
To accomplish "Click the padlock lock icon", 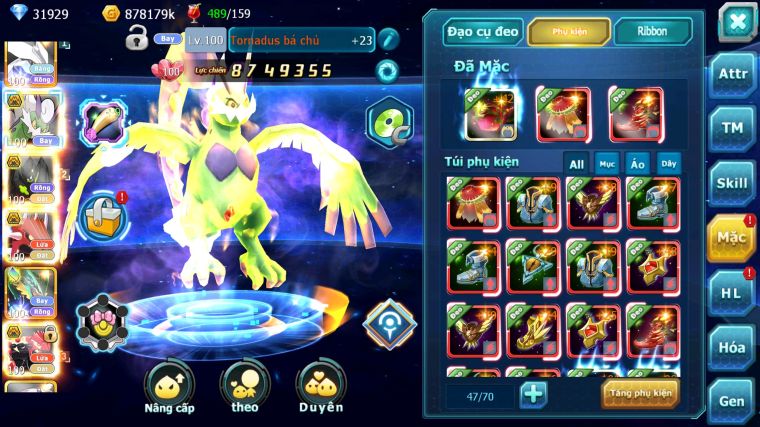I will pos(136,40).
